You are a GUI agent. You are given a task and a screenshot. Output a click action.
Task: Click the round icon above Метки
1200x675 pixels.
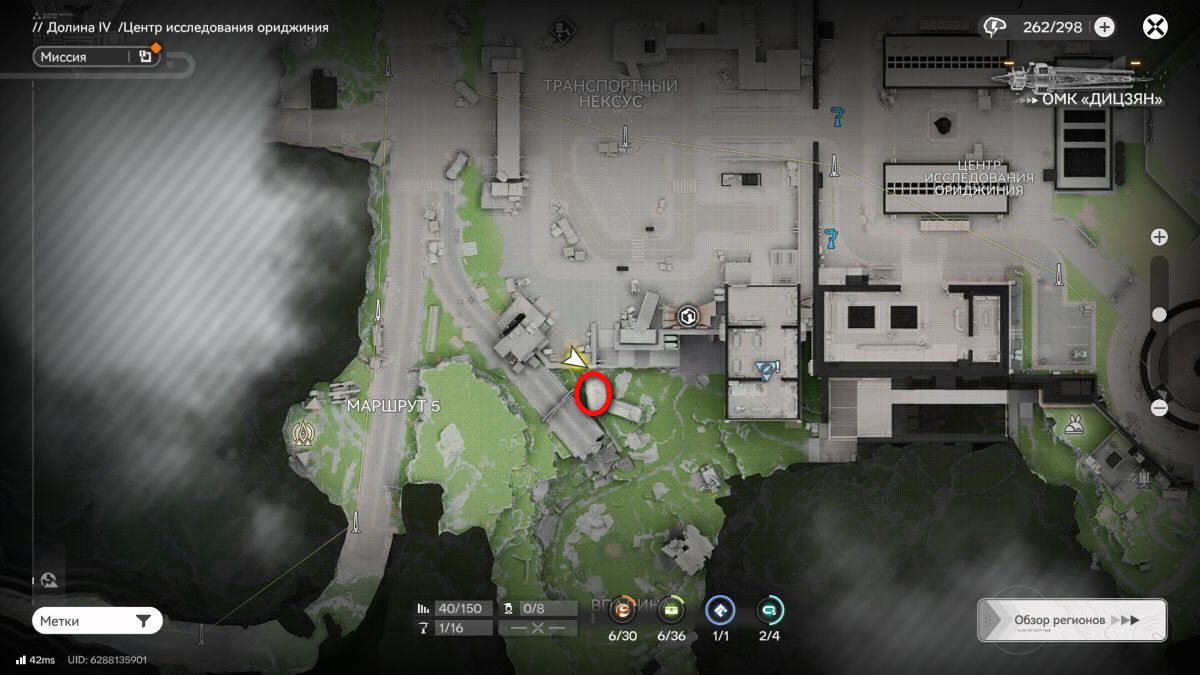(49, 580)
